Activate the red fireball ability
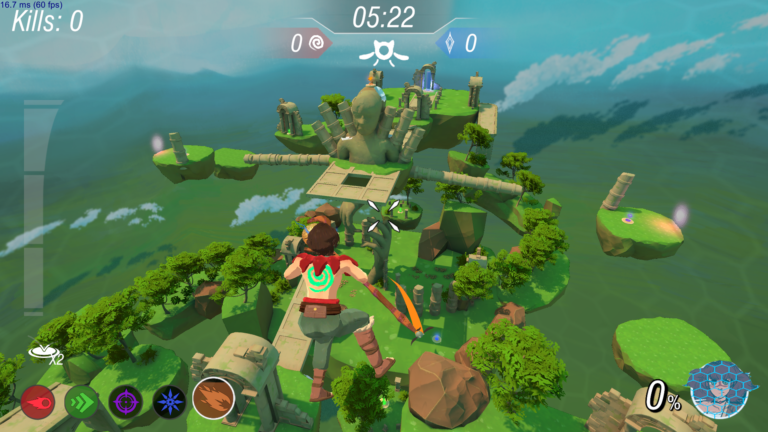The image size is (768, 432). [38, 402]
